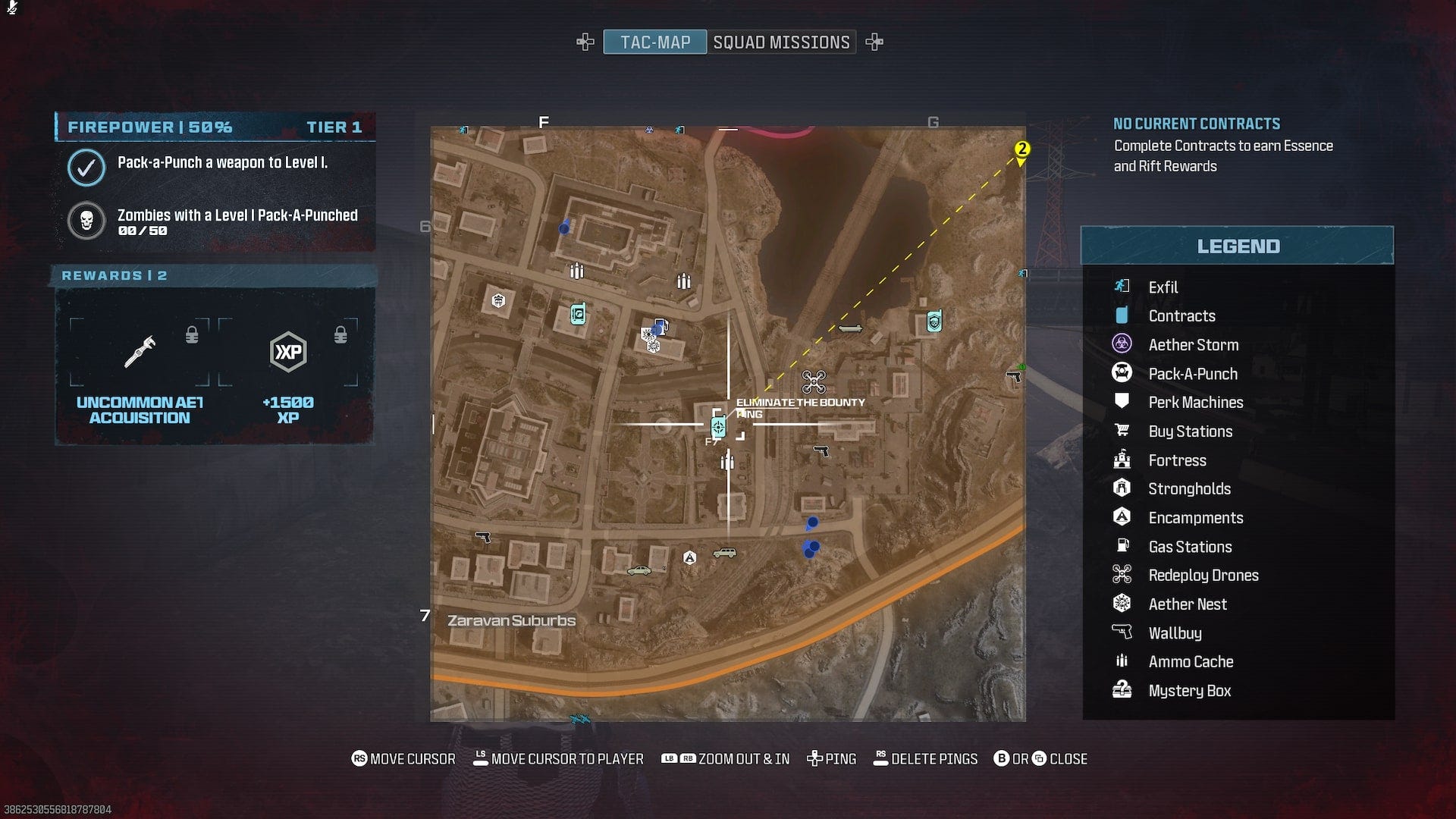Select the Aether Storm legend icon

click(x=1122, y=344)
